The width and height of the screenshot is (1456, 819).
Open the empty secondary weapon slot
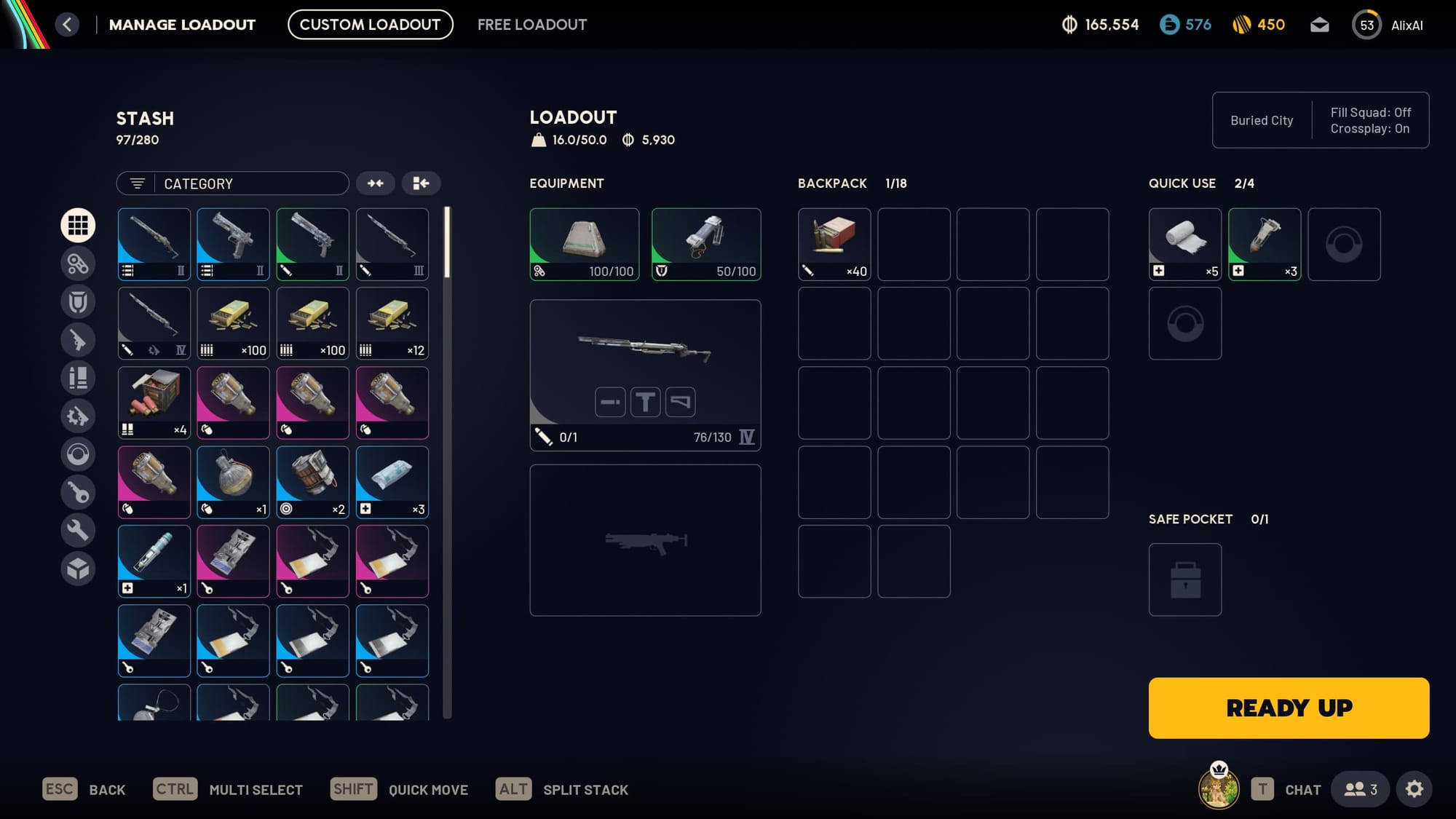[x=645, y=539]
